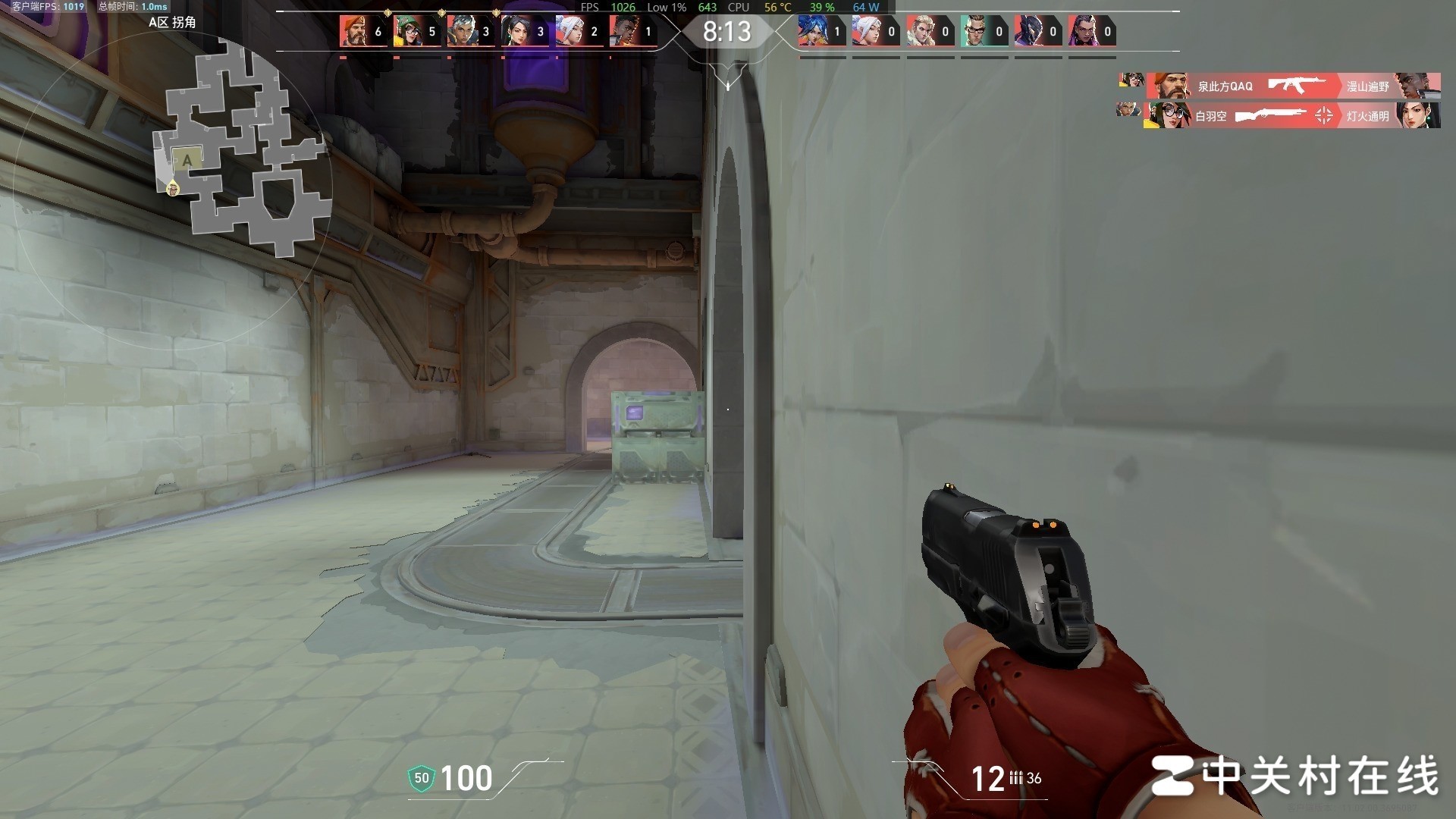Viewport: 1456px width, 819px height.
Task: Click the player position marker on the minimap
Action: [173, 188]
